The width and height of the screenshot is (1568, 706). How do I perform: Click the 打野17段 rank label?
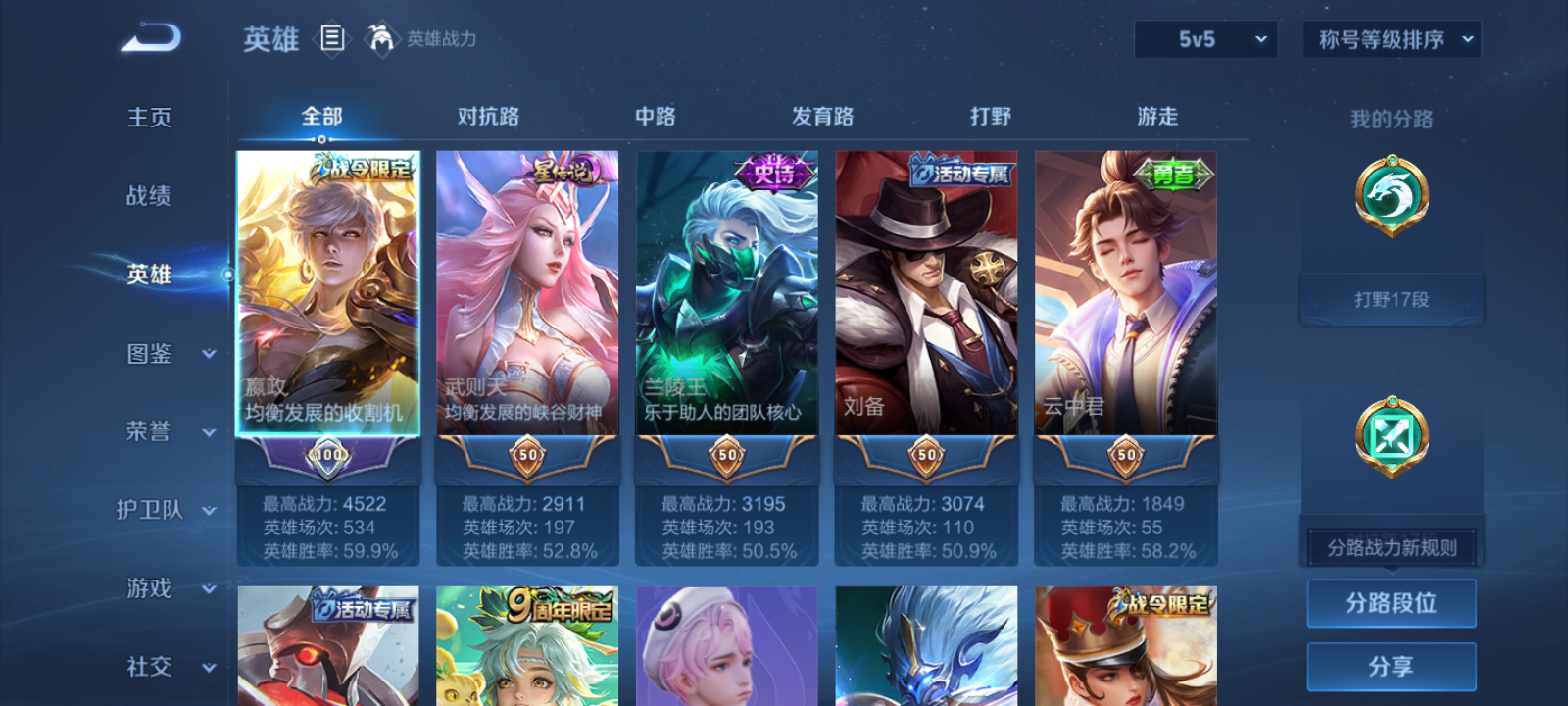(x=1391, y=298)
